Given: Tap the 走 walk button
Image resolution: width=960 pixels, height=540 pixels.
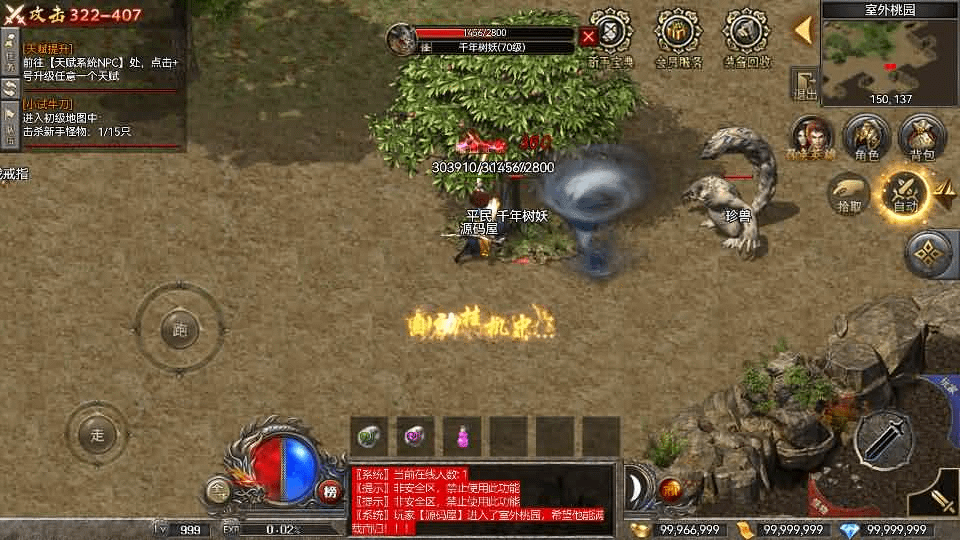Looking at the screenshot, I should (97, 434).
